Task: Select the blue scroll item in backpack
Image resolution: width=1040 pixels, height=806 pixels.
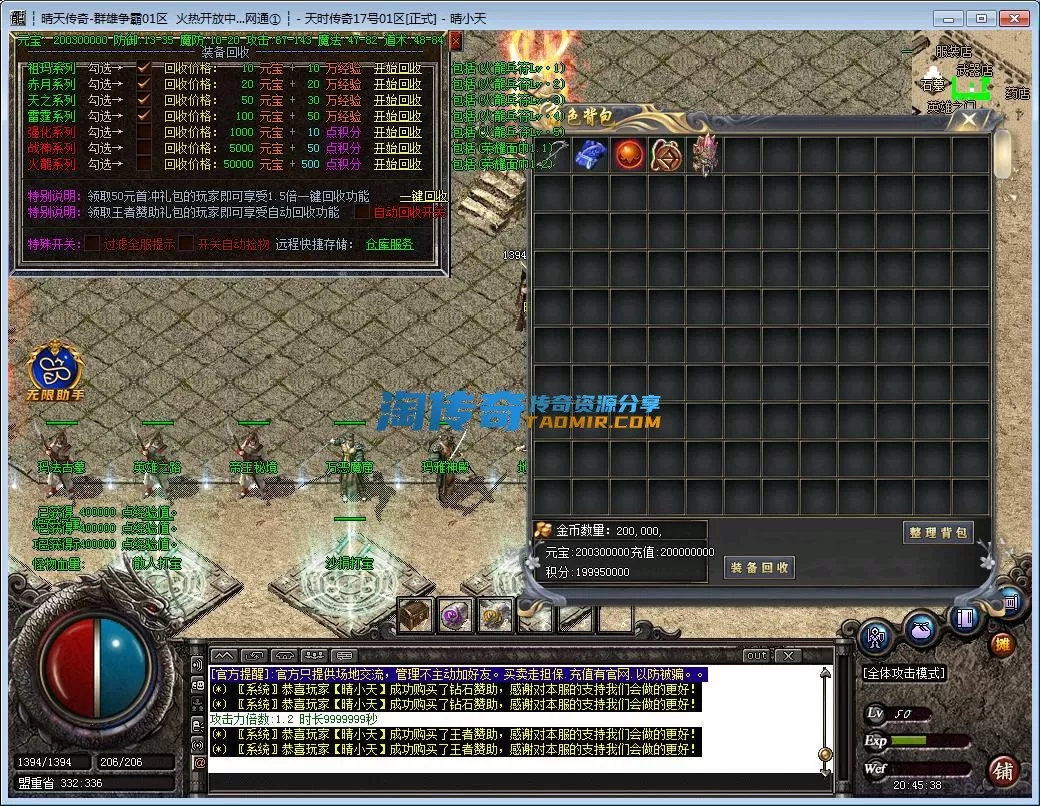Action: (590, 155)
